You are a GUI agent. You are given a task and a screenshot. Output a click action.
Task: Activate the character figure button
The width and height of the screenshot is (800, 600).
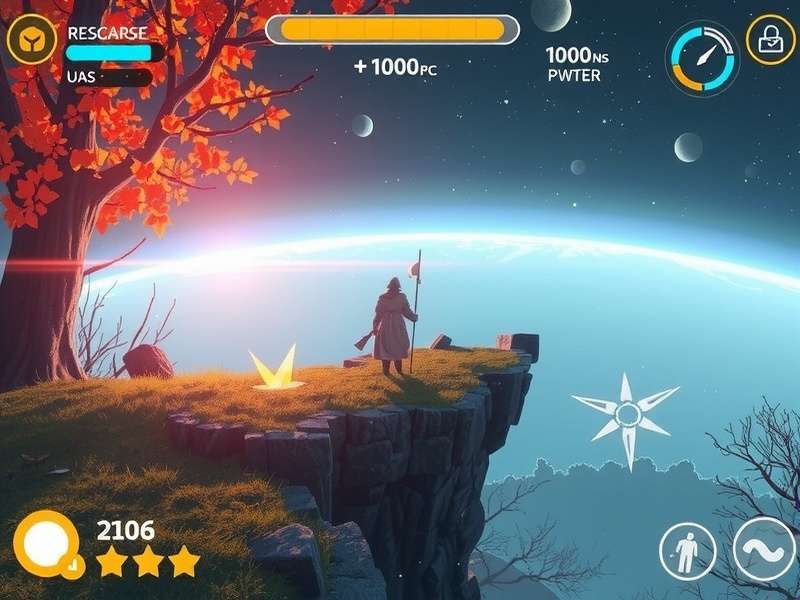pyautogui.click(x=687, y=552)
